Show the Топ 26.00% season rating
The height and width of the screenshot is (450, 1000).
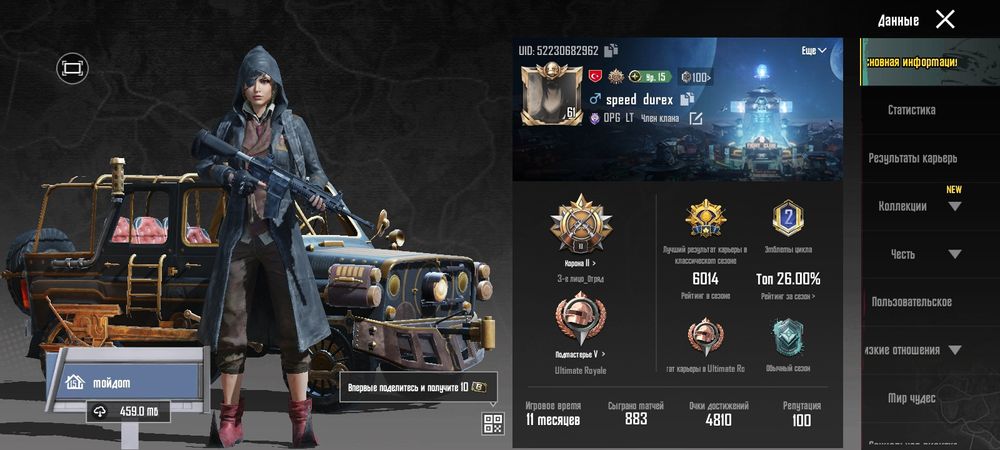point(789,278)
